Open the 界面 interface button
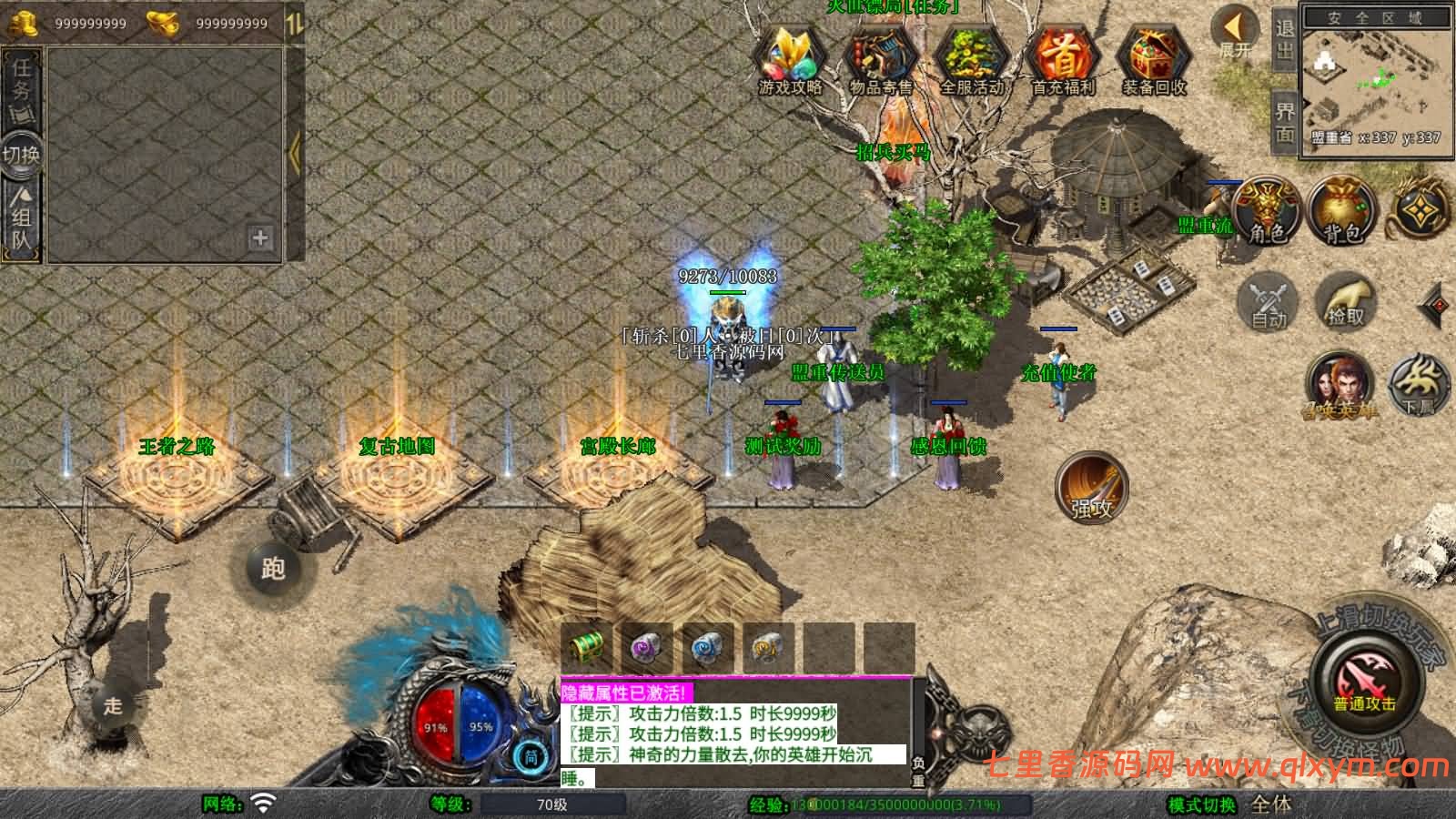Screen dimensions: 1456x819 [1284, 122]
